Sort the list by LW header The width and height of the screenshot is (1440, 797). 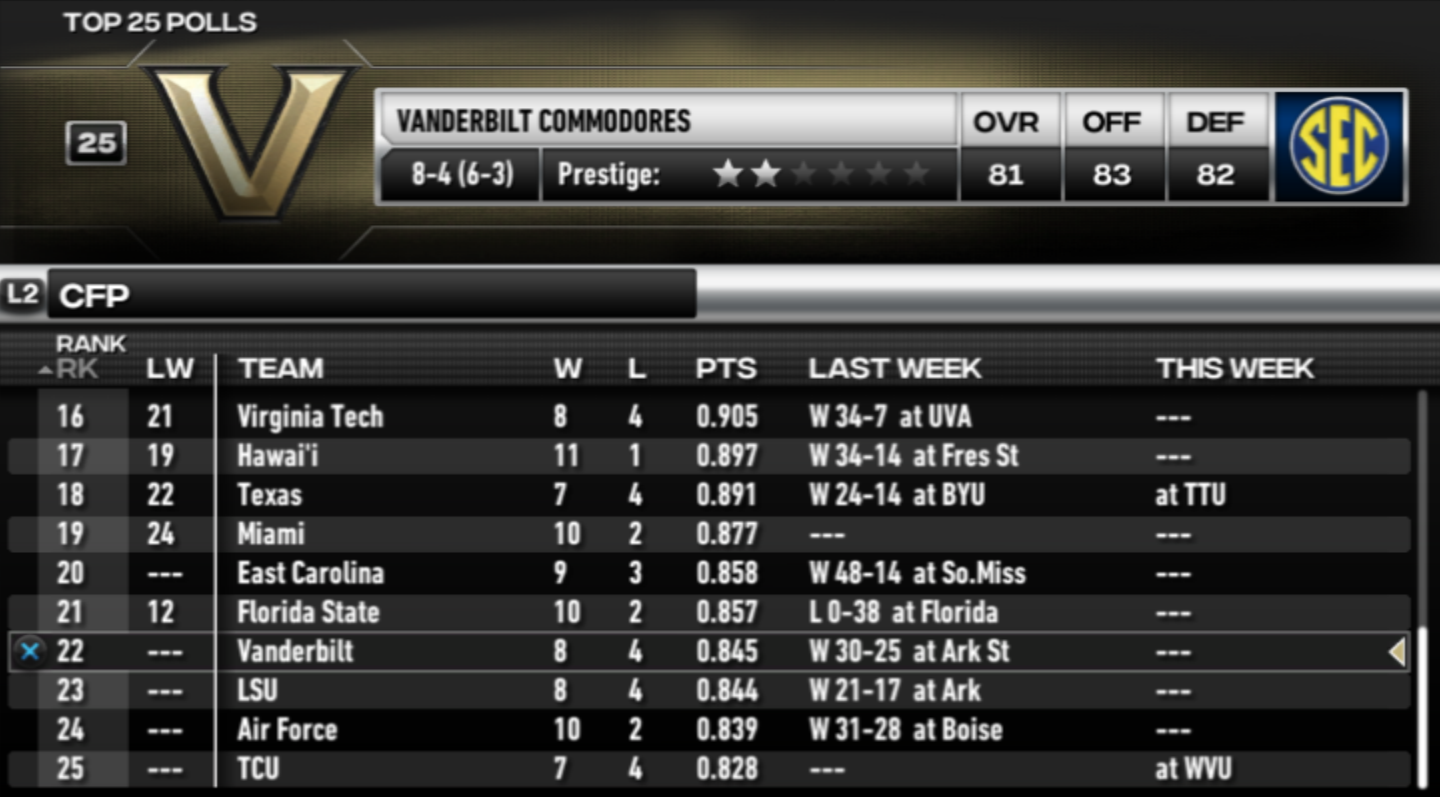pyautogui.click(x=170, y=368)
